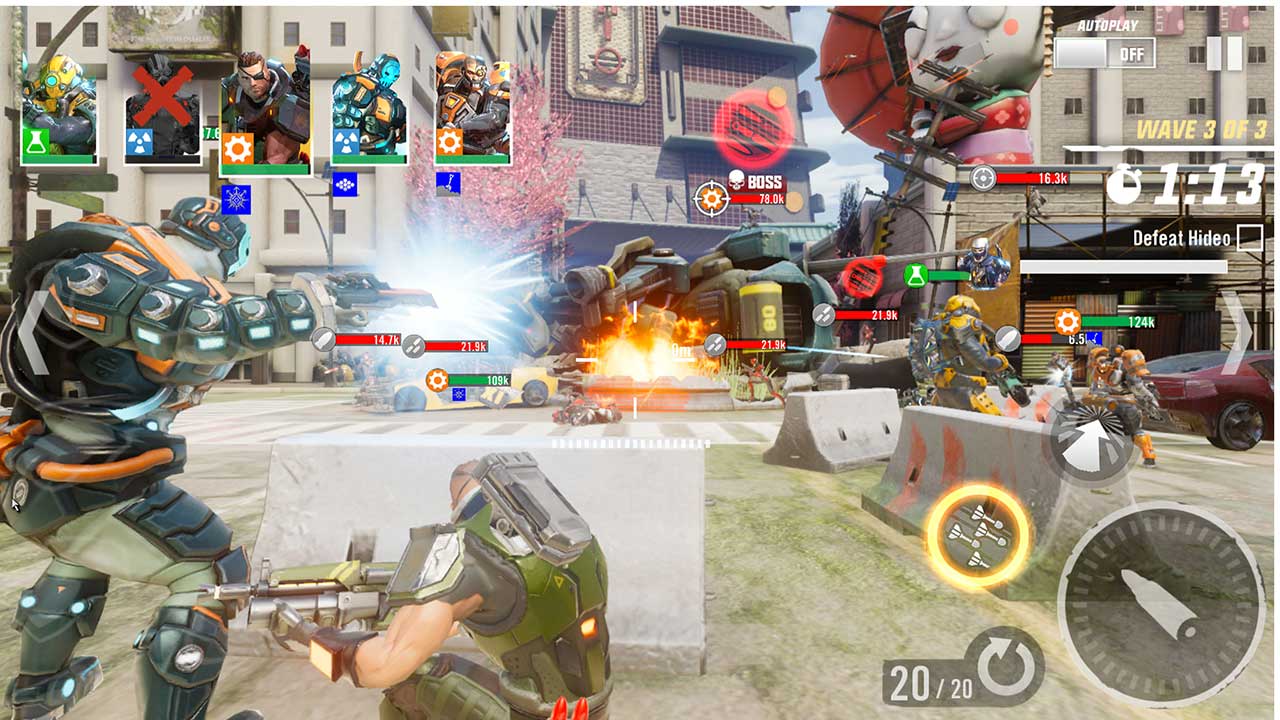Tap the blue shovel ability icon
This screenshot has width=1280, height=720.
[447, 182]
